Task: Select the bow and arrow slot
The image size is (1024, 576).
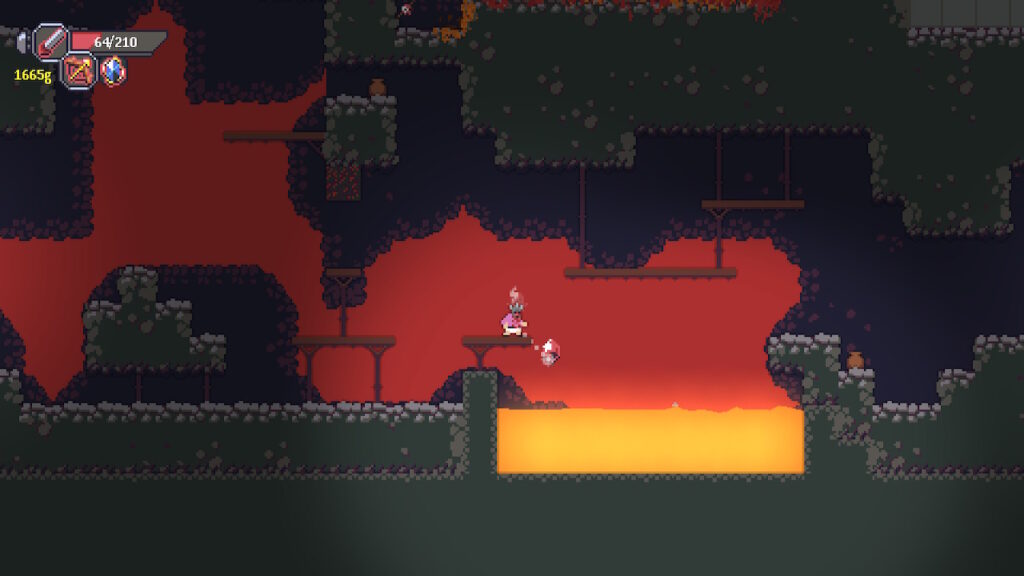Action: pos(79,71)
